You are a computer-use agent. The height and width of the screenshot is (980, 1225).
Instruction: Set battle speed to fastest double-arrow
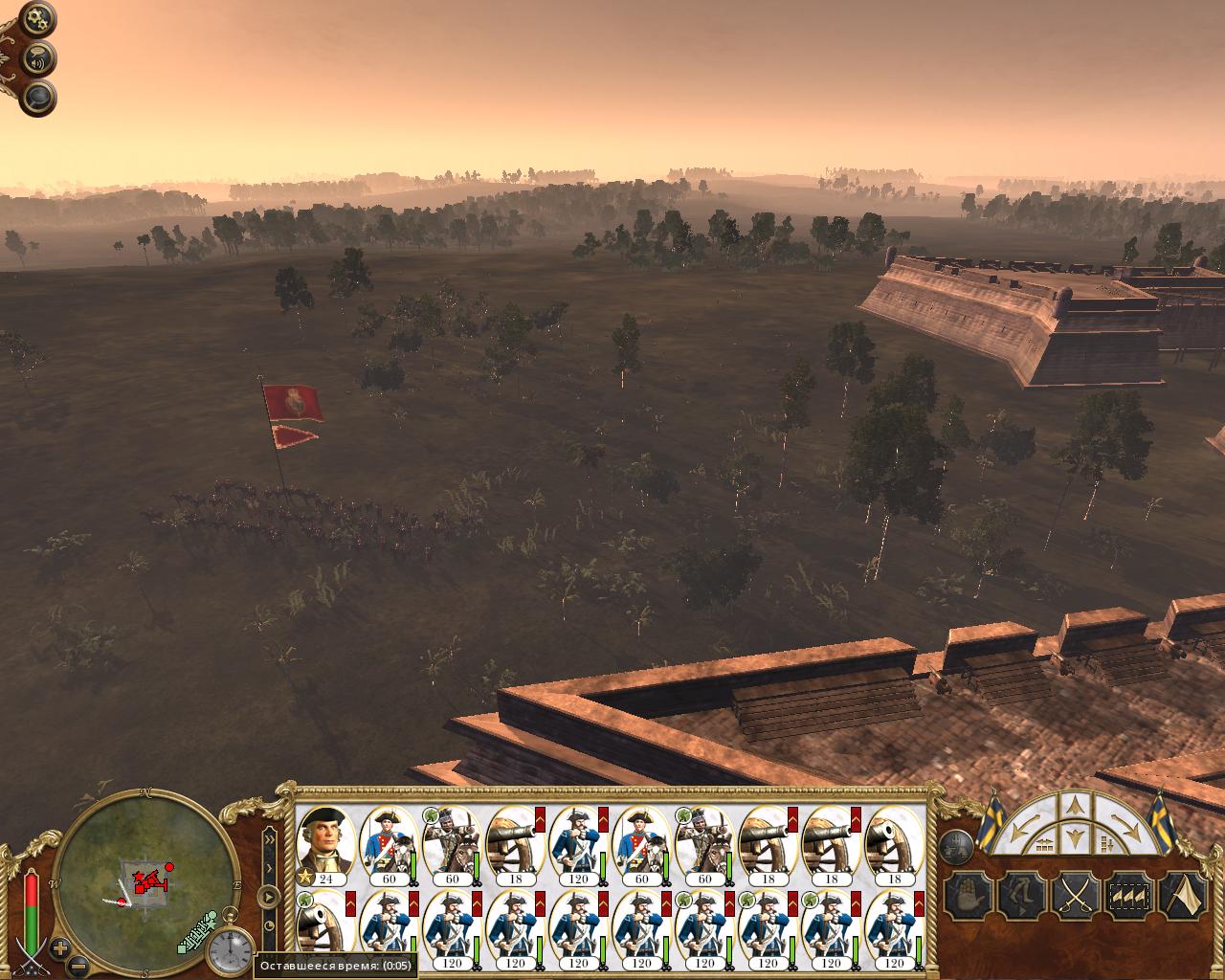tap(269, 838)
